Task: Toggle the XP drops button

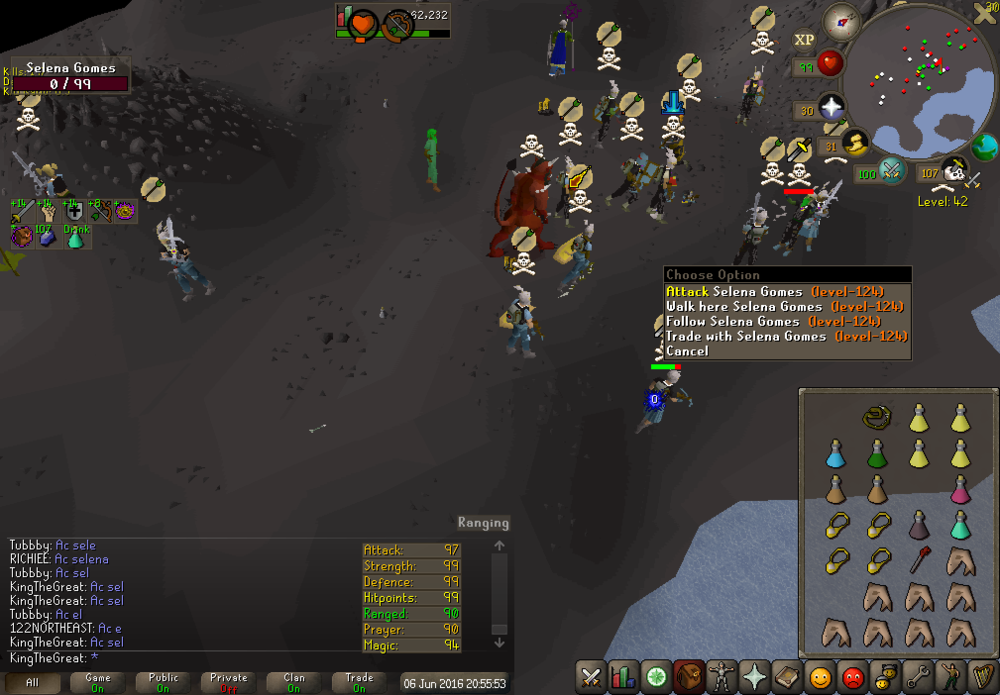Action: pos(805,40)
